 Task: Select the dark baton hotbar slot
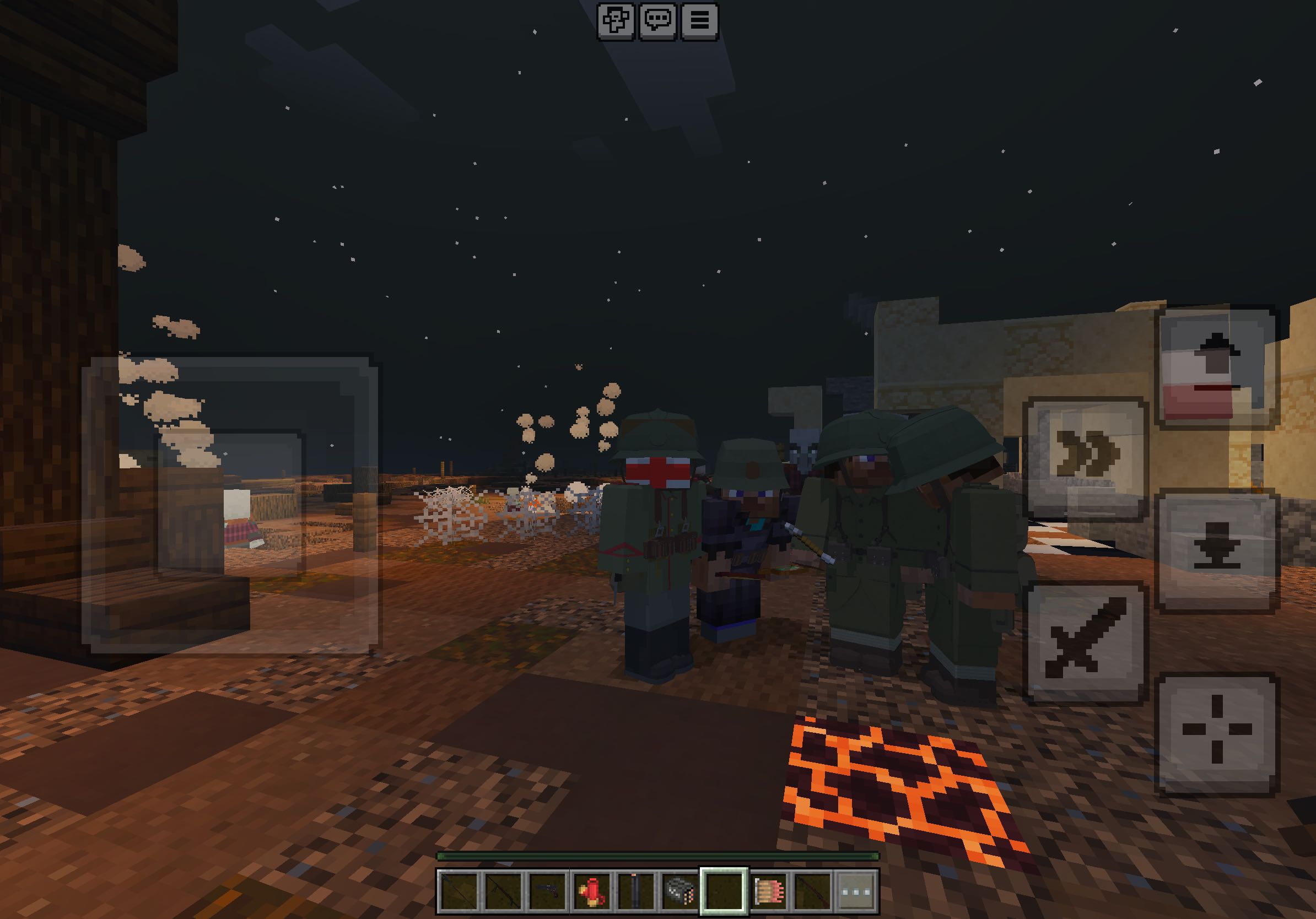(x=635, y=891)
